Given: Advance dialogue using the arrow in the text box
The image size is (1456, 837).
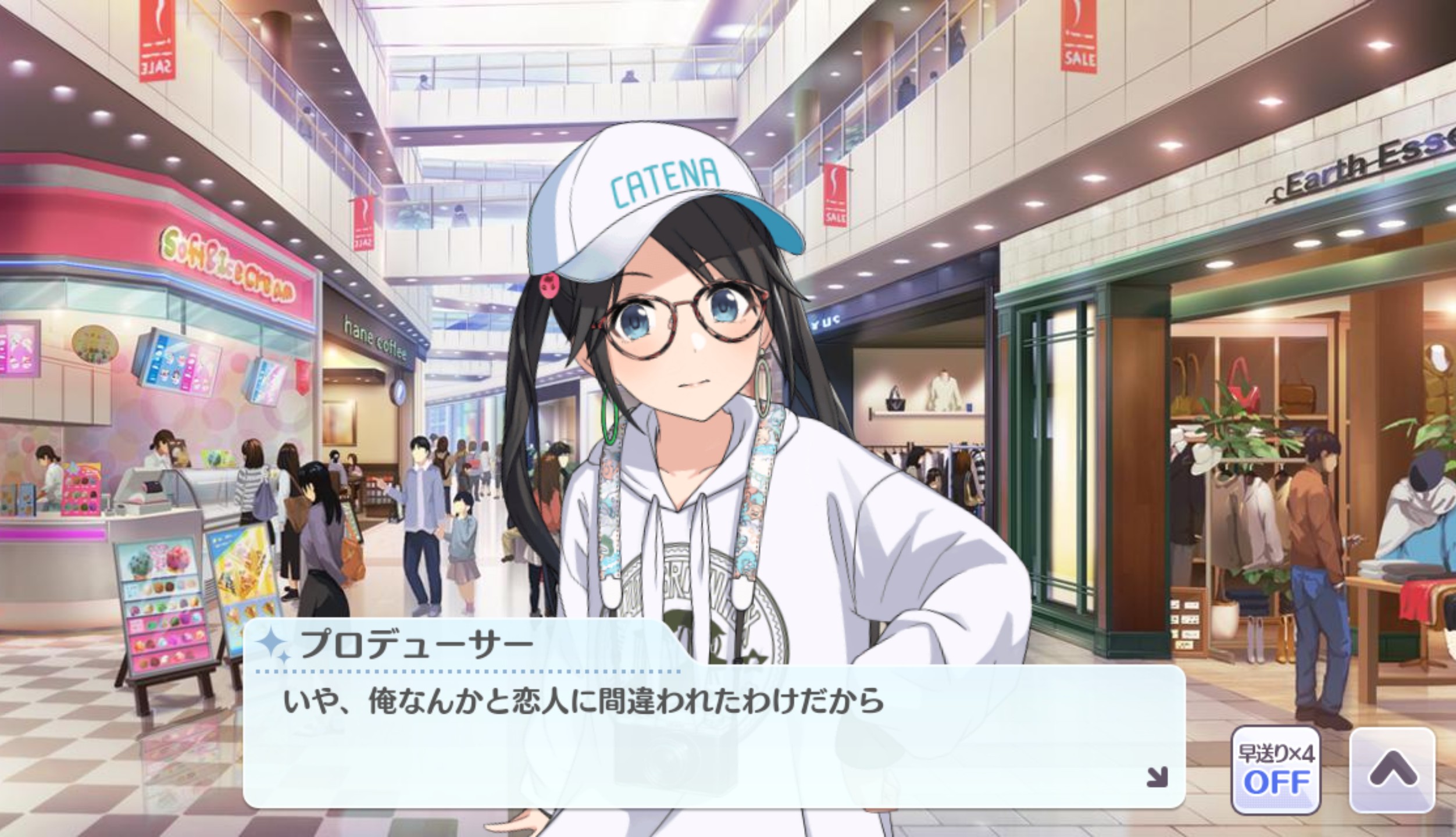Looking at the screenshot, I should point(1156,777).
